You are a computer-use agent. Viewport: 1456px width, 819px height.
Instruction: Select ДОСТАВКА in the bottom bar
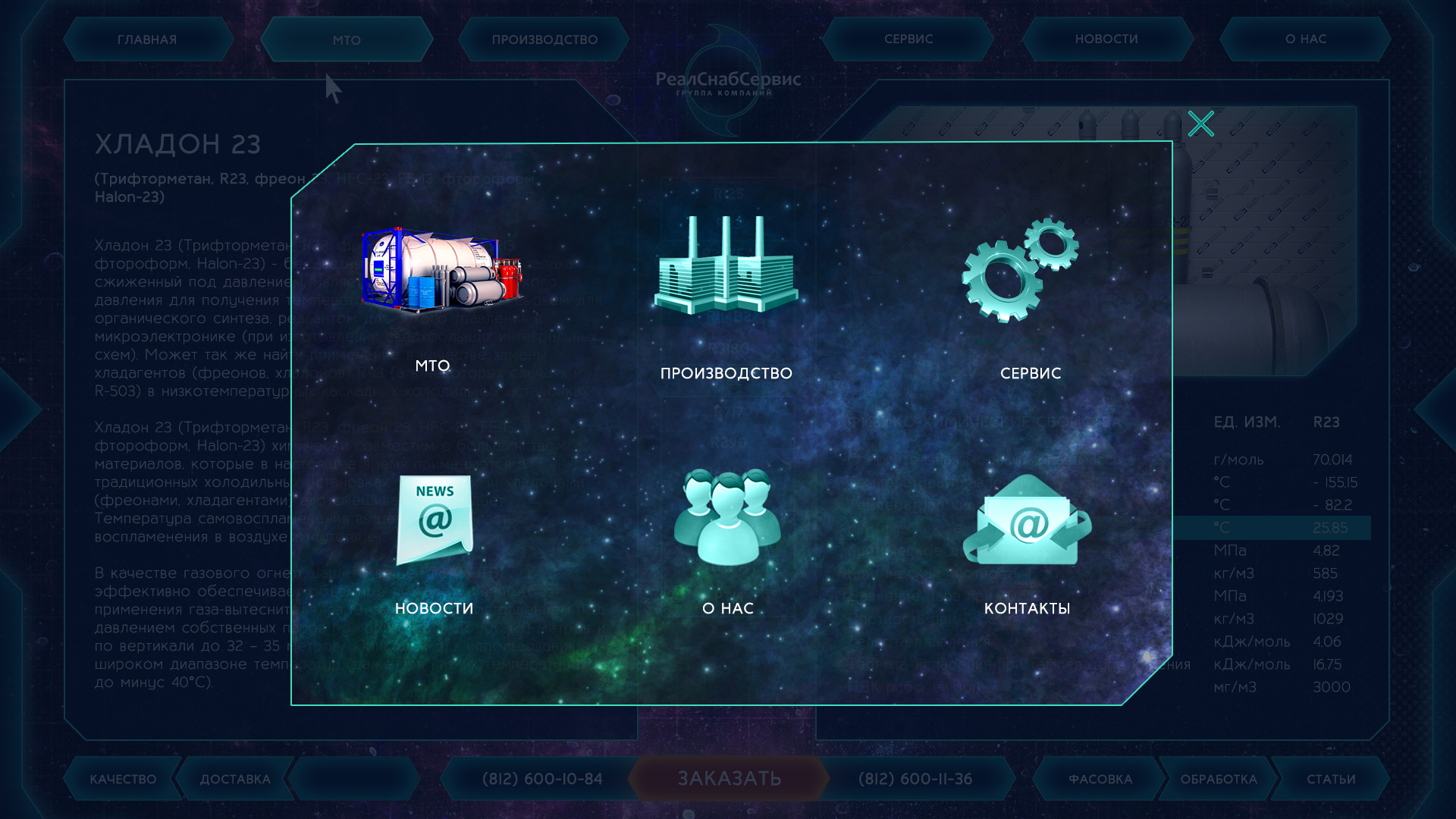point(235,779)
